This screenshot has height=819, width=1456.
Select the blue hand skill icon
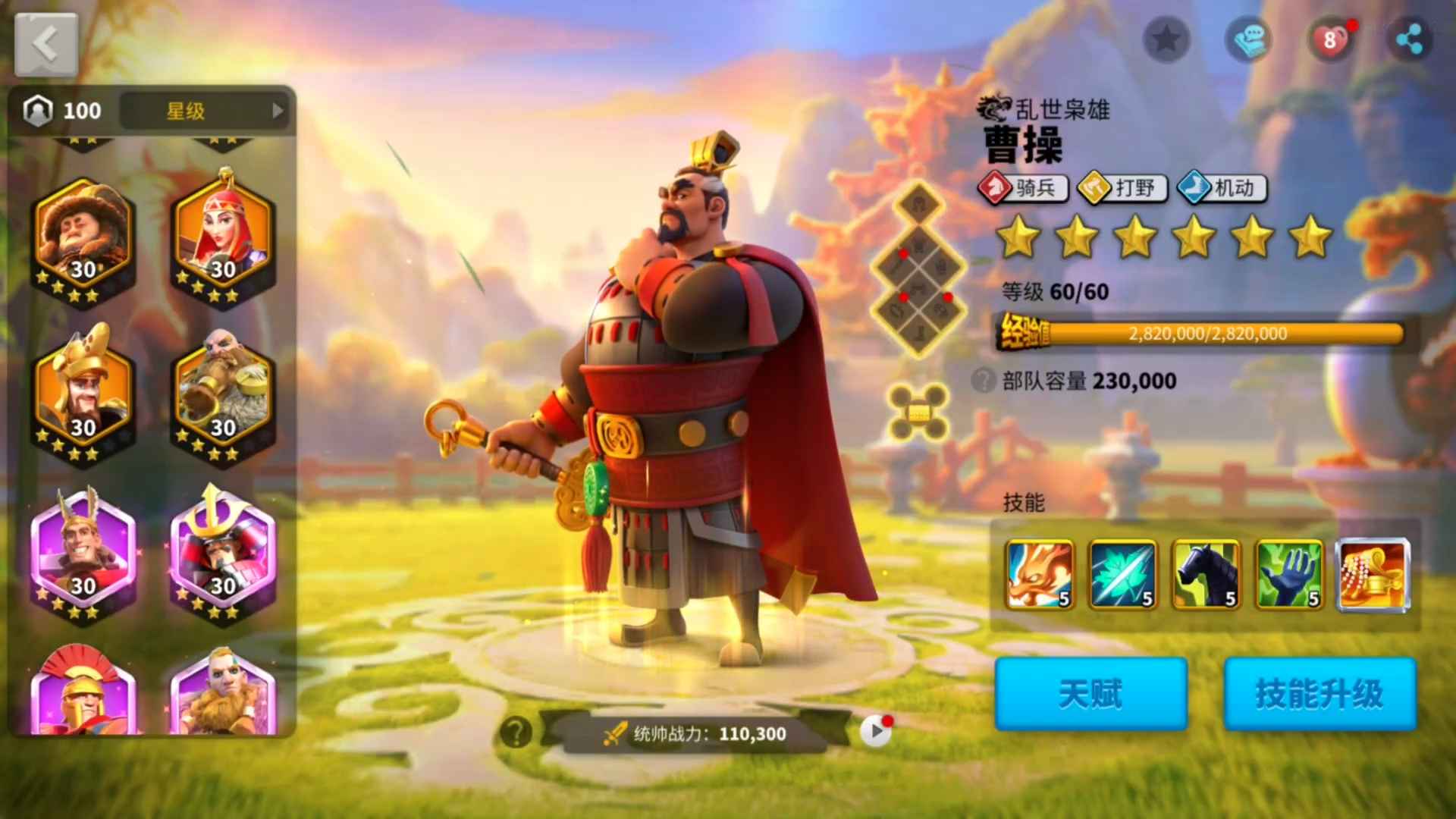coord(1289,575)
